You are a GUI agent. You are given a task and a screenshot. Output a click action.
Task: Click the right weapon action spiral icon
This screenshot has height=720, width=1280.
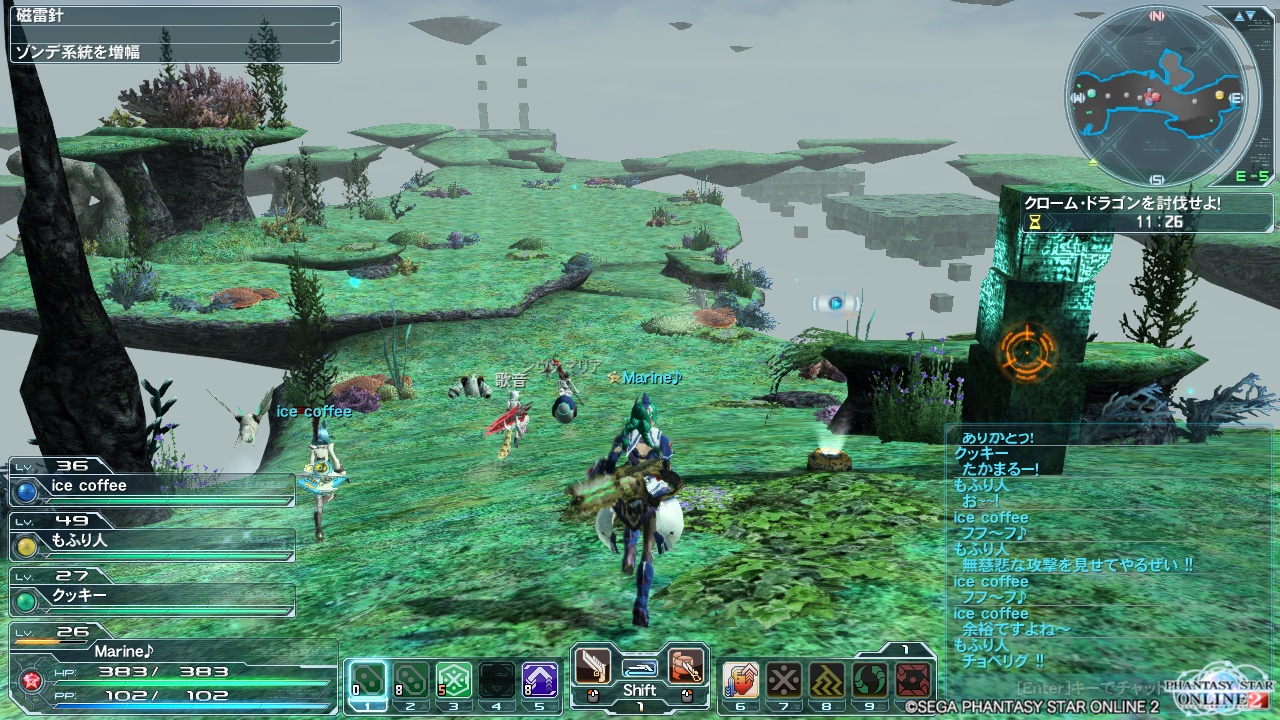click(x=685, y=666)
